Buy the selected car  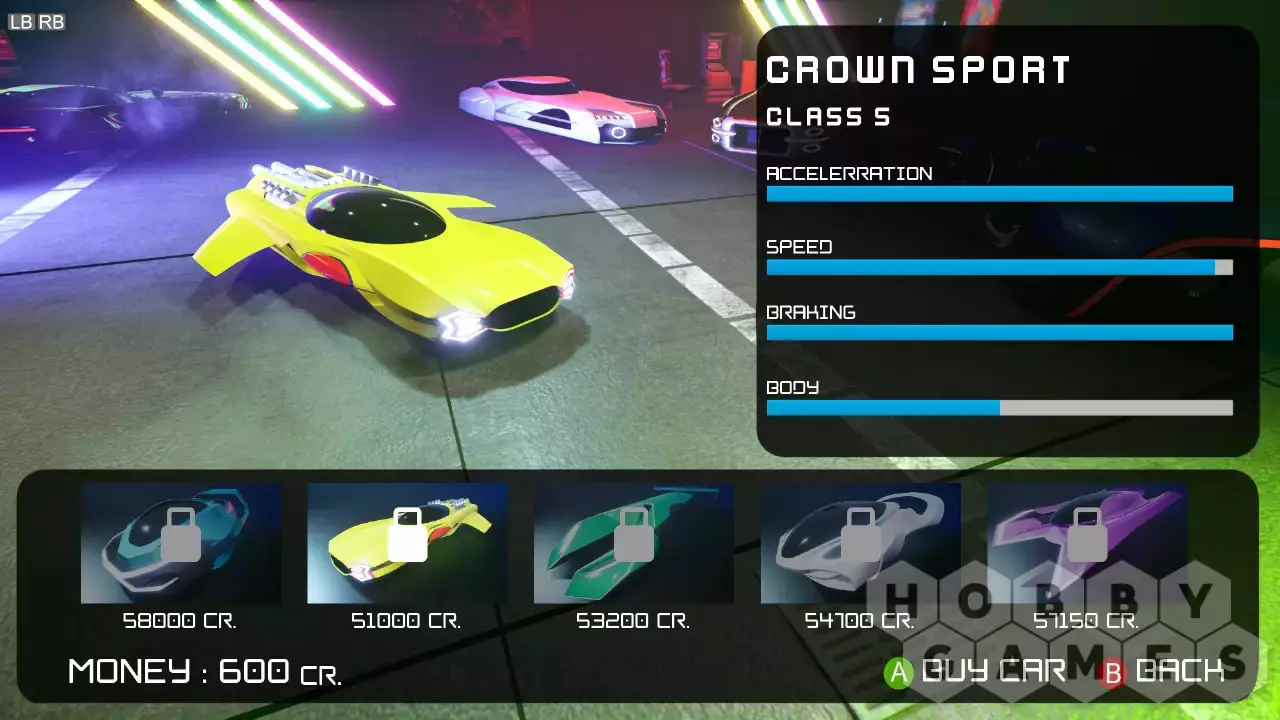pyautogui.click(x=977, y=671)
